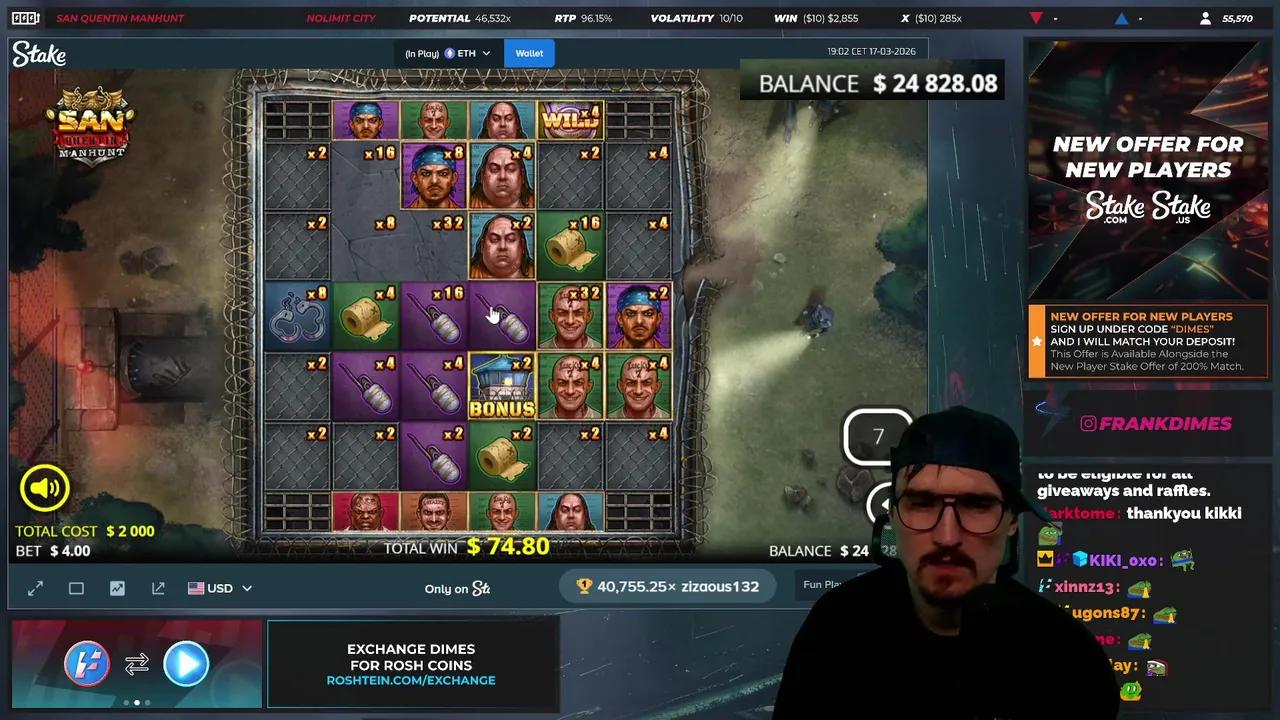1280x720 pixels.
Task: Click the blue upward triangle in top bar
Action: point(1121,17)
